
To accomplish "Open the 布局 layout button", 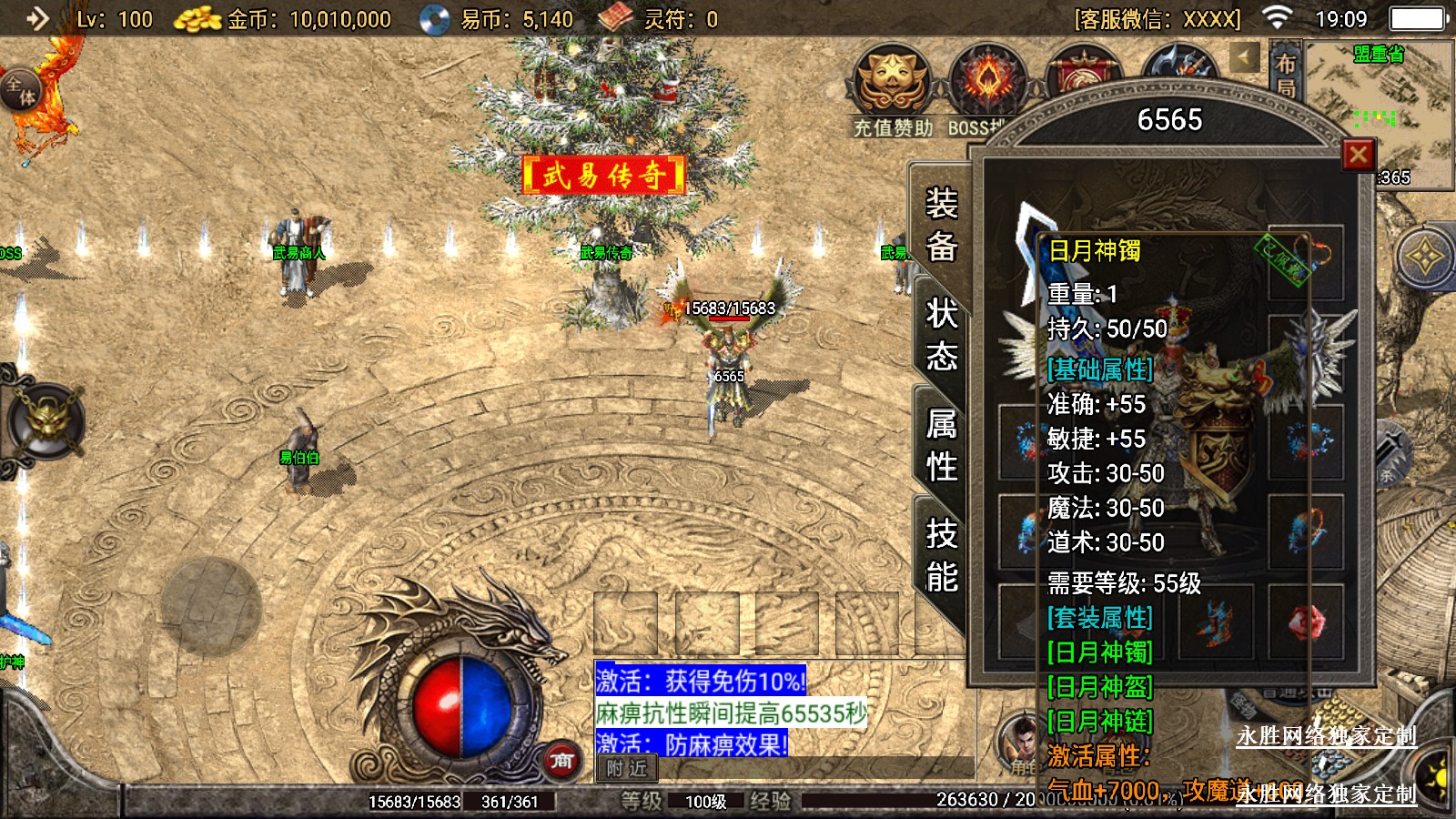I will [x=1285, y=75].
